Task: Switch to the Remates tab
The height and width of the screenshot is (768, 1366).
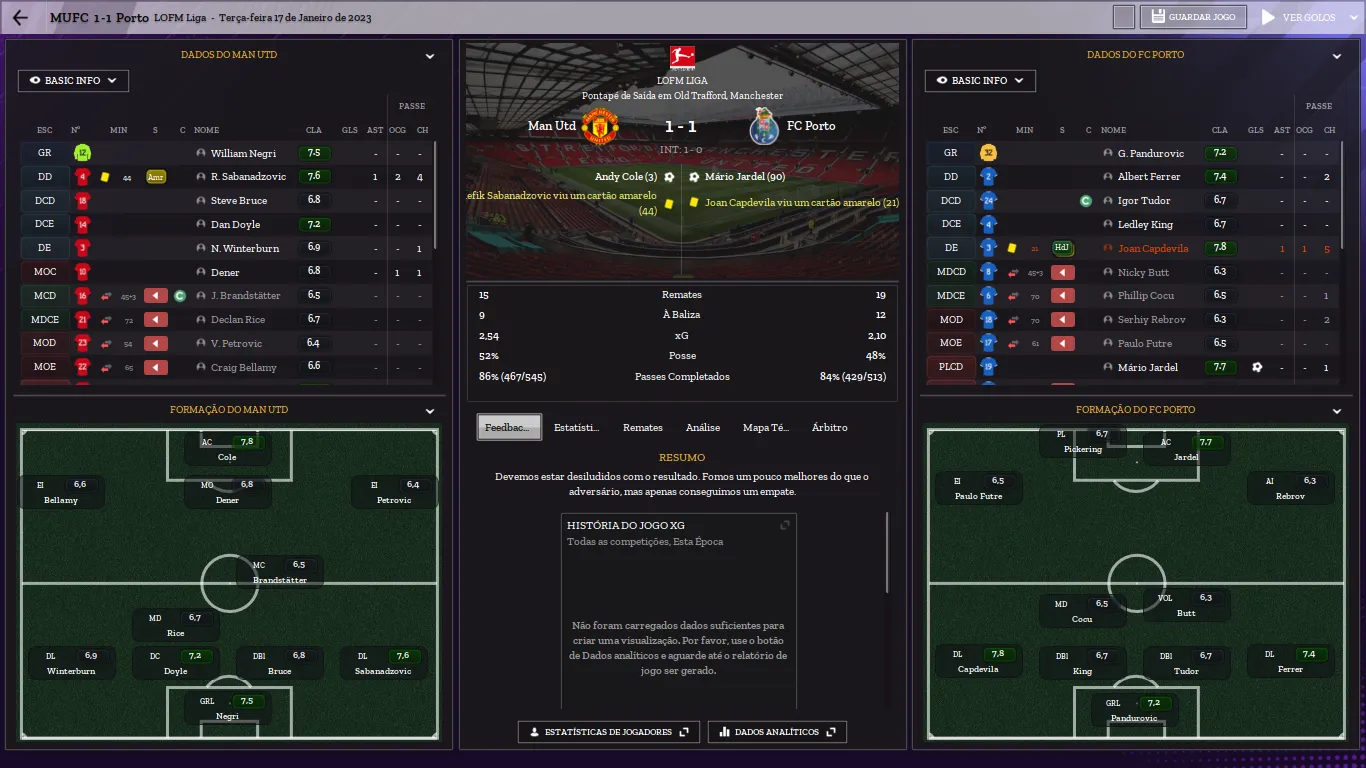Action: [x=642, y=428]
